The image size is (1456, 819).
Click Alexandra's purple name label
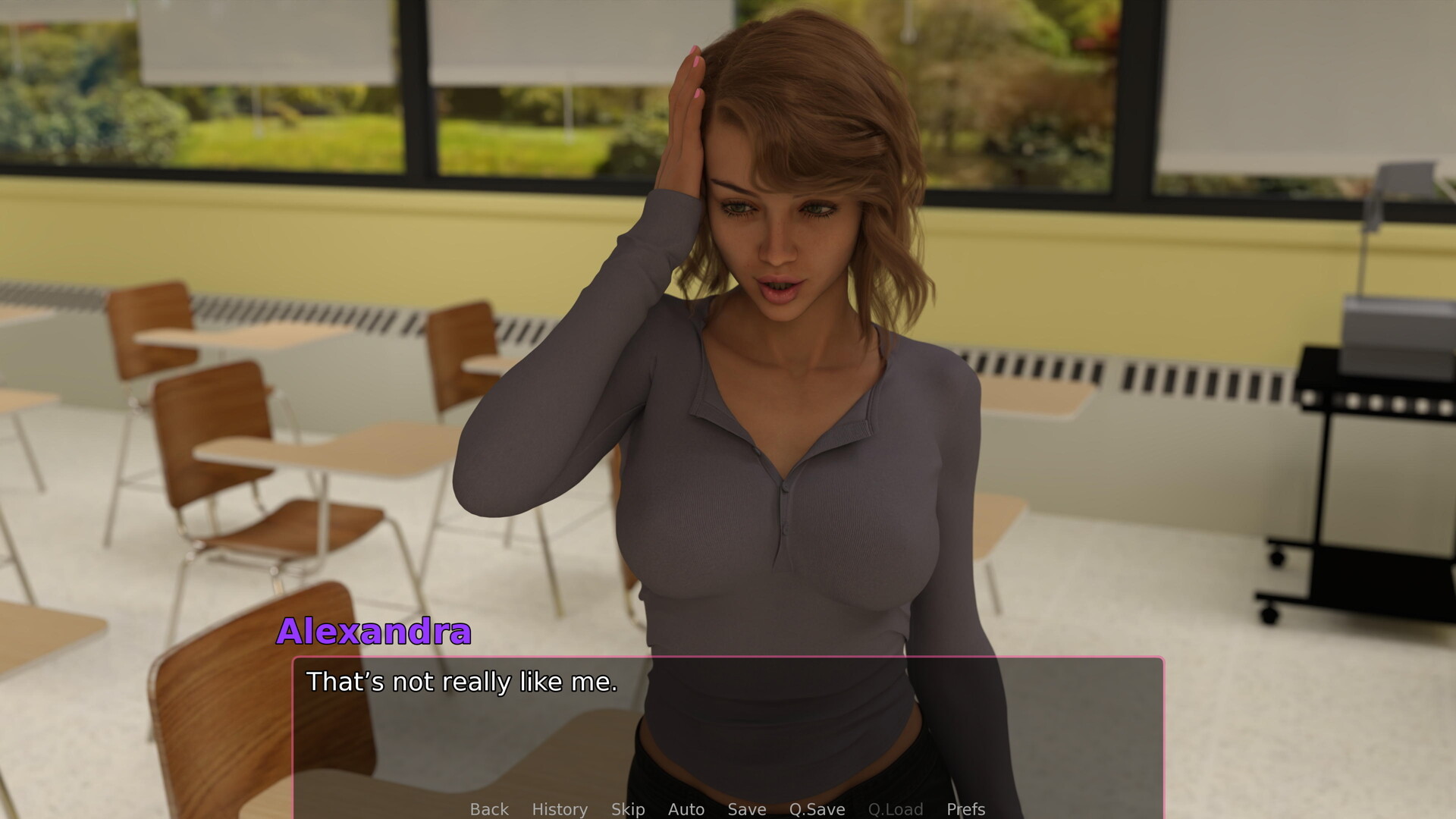375,633
